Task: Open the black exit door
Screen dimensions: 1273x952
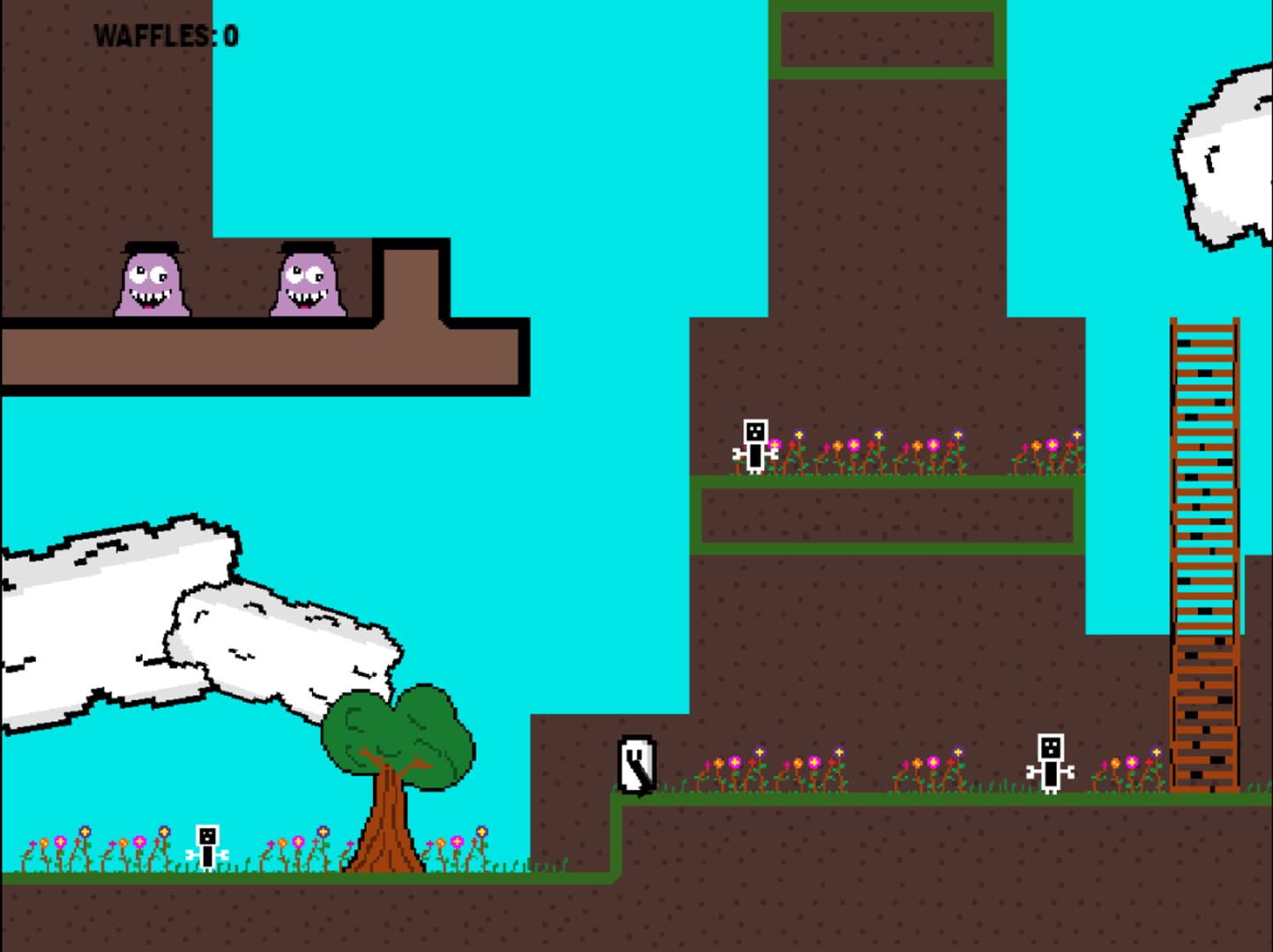Action: point(637,762)
